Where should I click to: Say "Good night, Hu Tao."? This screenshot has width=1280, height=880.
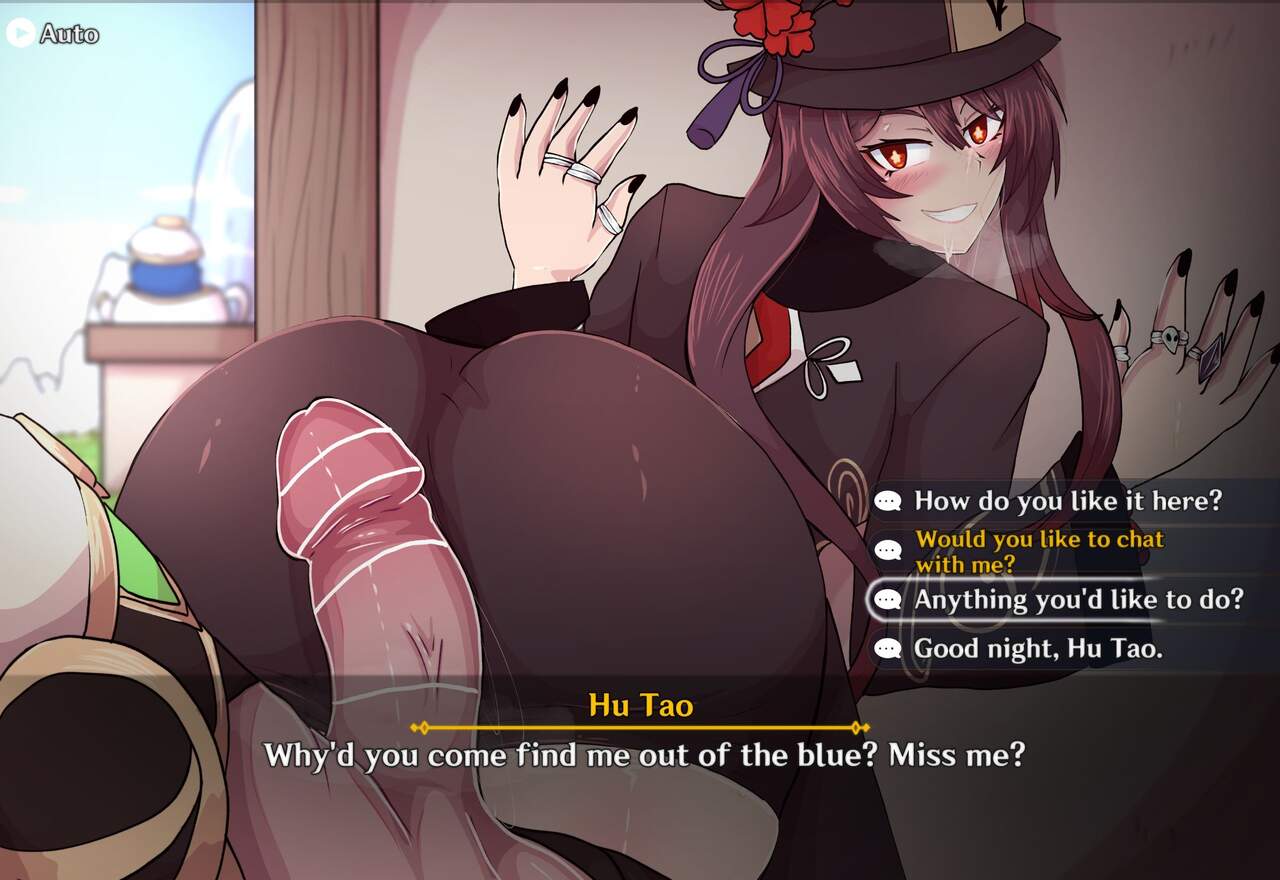click(x=1037, y=649)
